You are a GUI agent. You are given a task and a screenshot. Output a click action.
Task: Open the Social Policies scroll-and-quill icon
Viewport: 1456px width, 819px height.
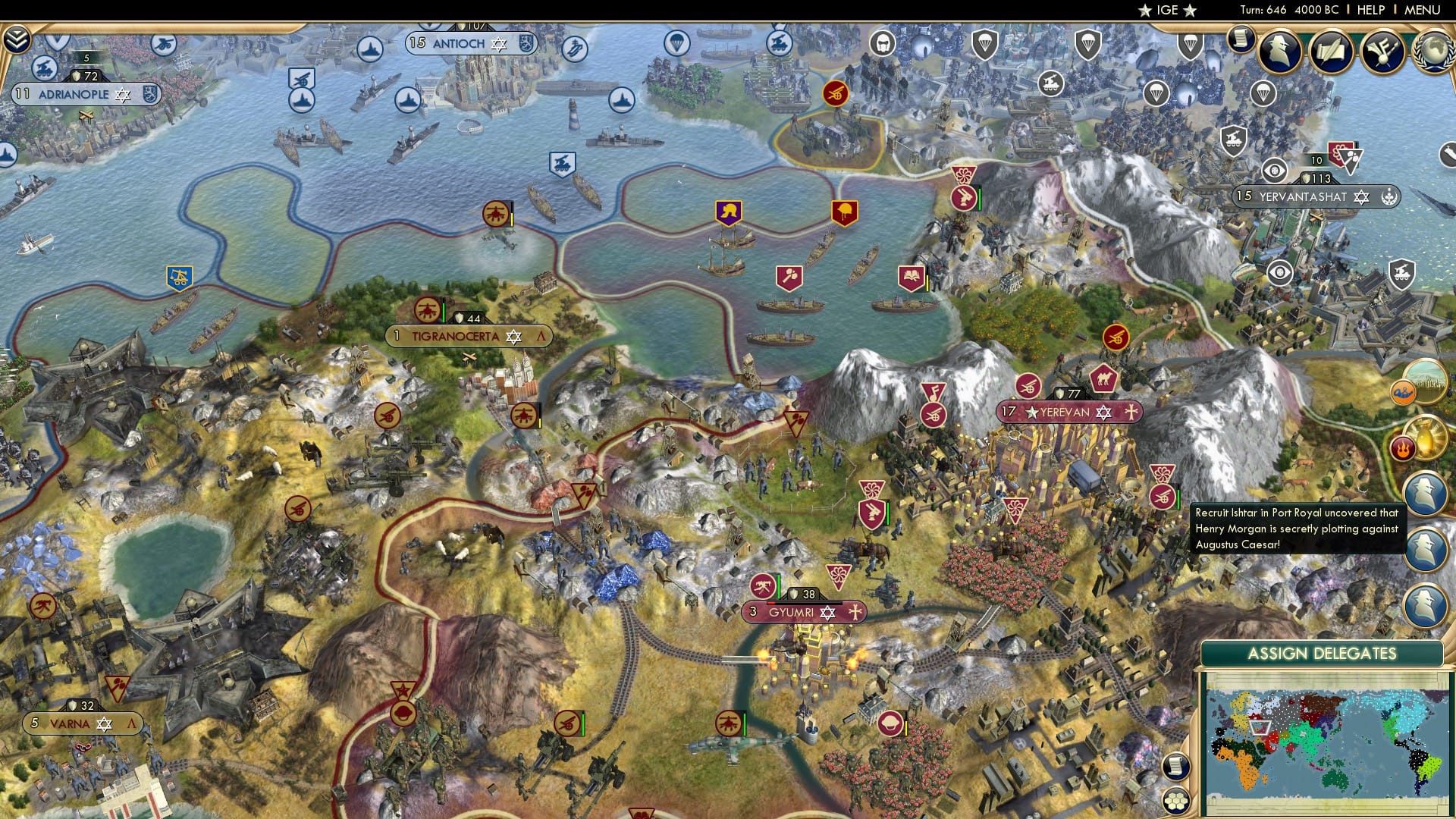pos(1330,50)
